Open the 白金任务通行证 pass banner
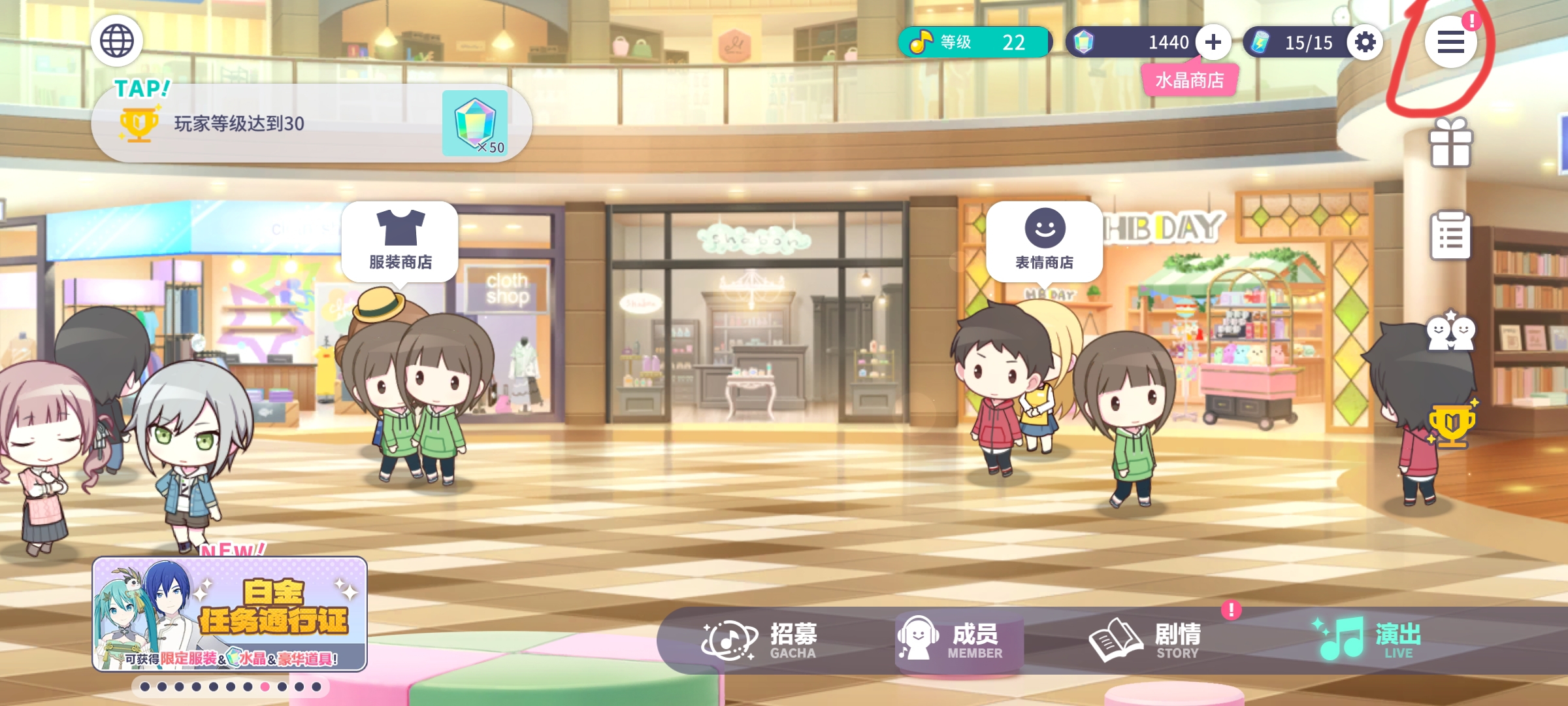This screenshot has height=706, width=1568. pos(229,614)
